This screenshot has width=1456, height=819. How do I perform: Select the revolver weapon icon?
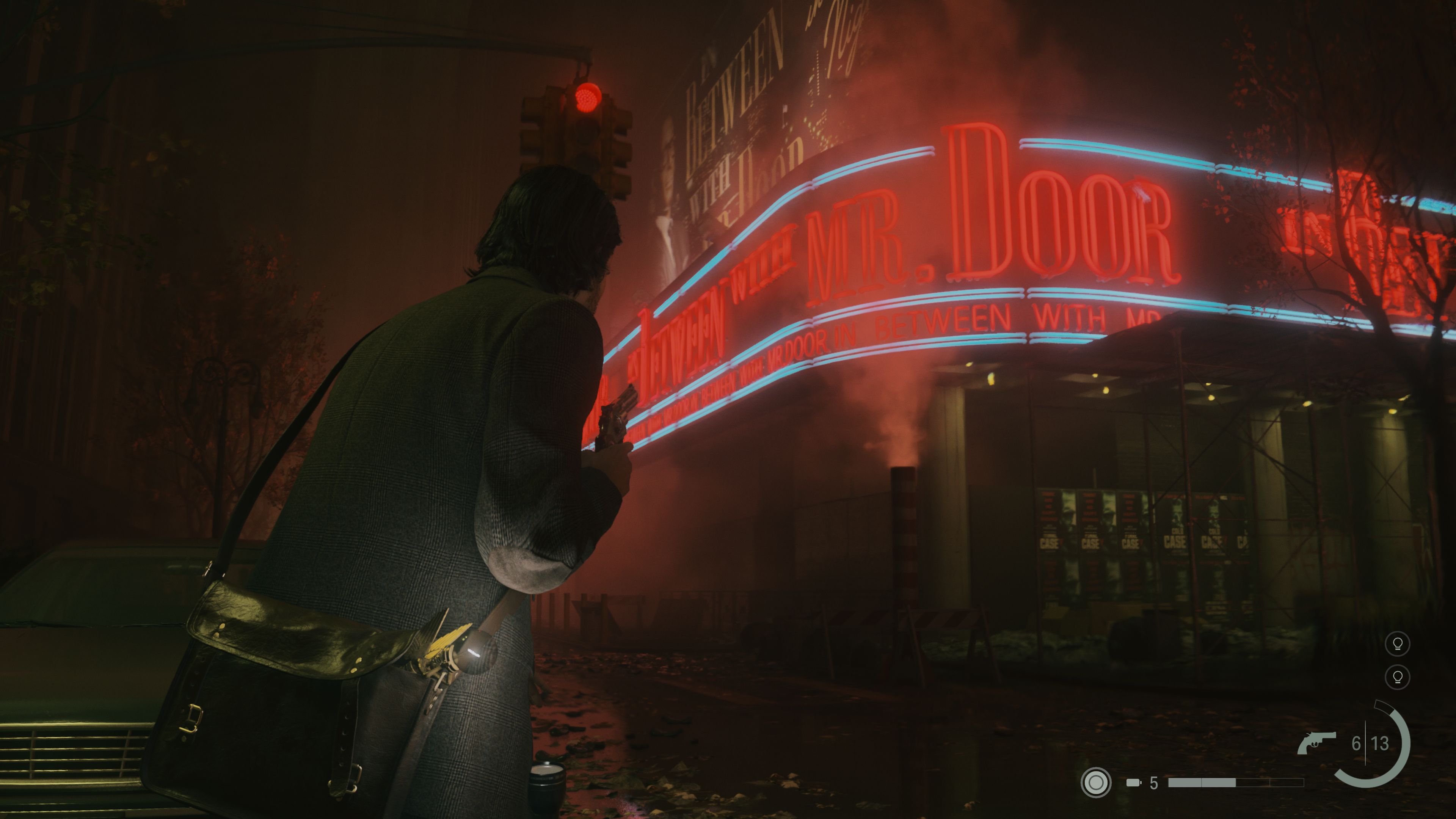point(1316,743)
